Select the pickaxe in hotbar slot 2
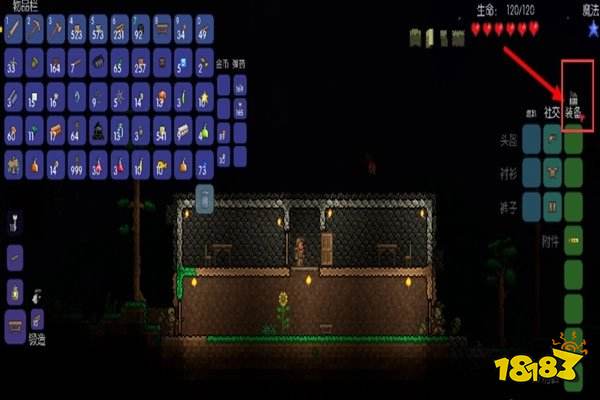This screenshot has height=400, width=600. (x=37, y=30)
